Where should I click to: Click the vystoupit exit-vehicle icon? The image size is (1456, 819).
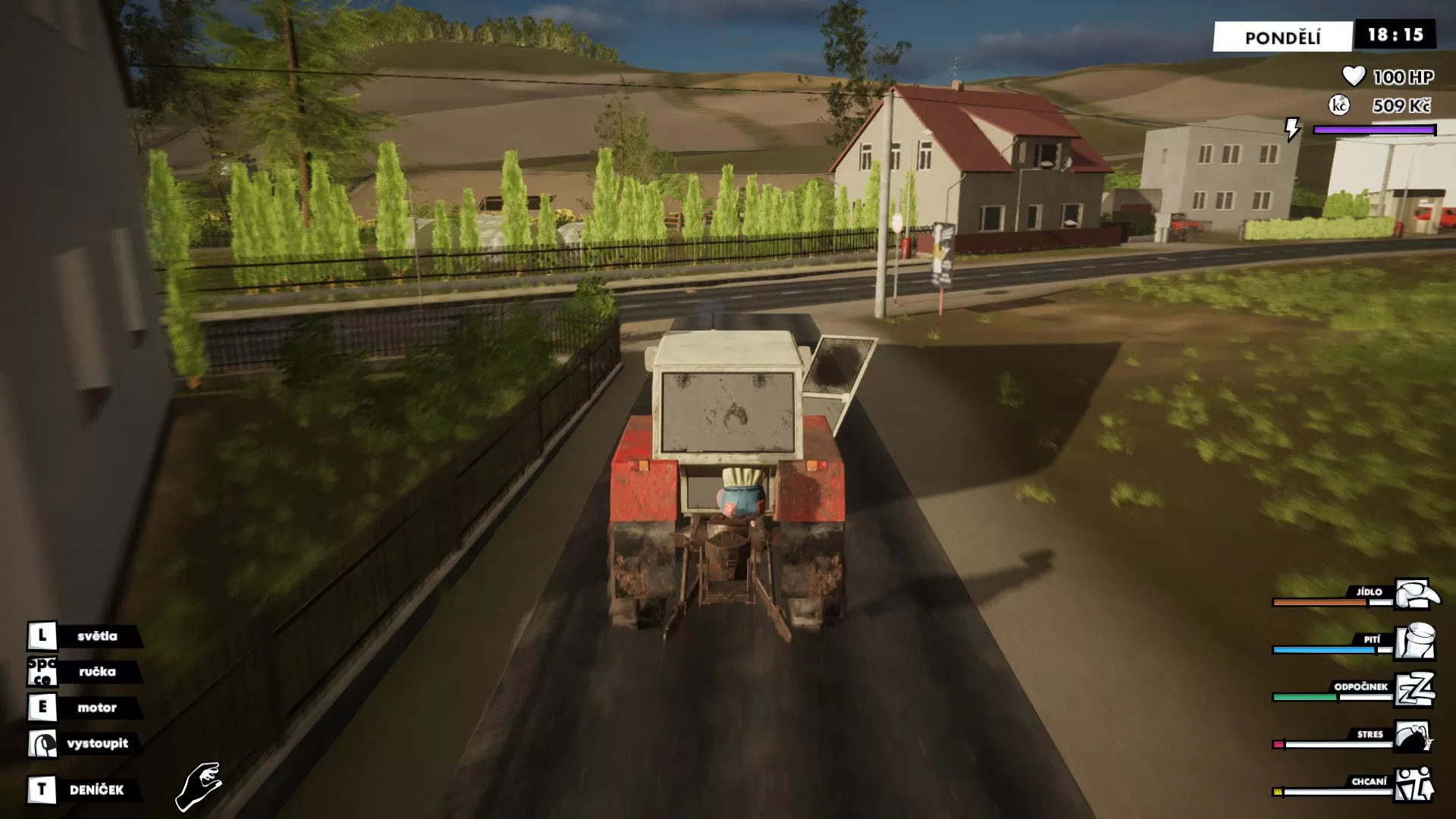[43, 744]
